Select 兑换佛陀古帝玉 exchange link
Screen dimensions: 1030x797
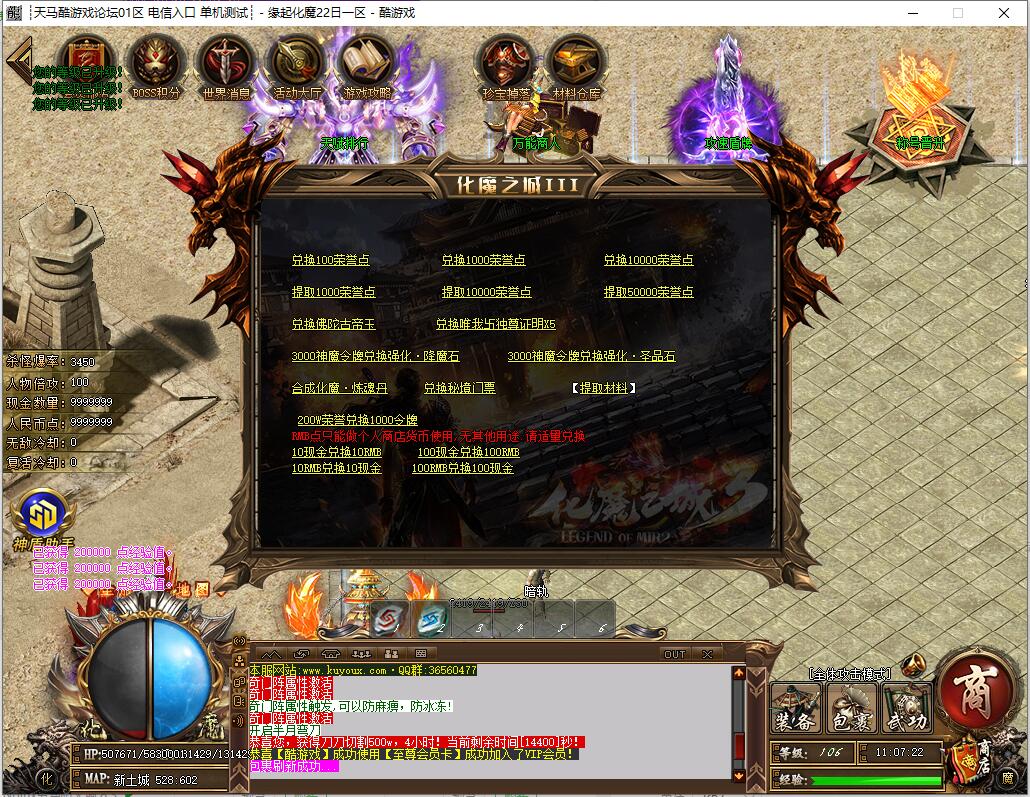click(333, 324)
